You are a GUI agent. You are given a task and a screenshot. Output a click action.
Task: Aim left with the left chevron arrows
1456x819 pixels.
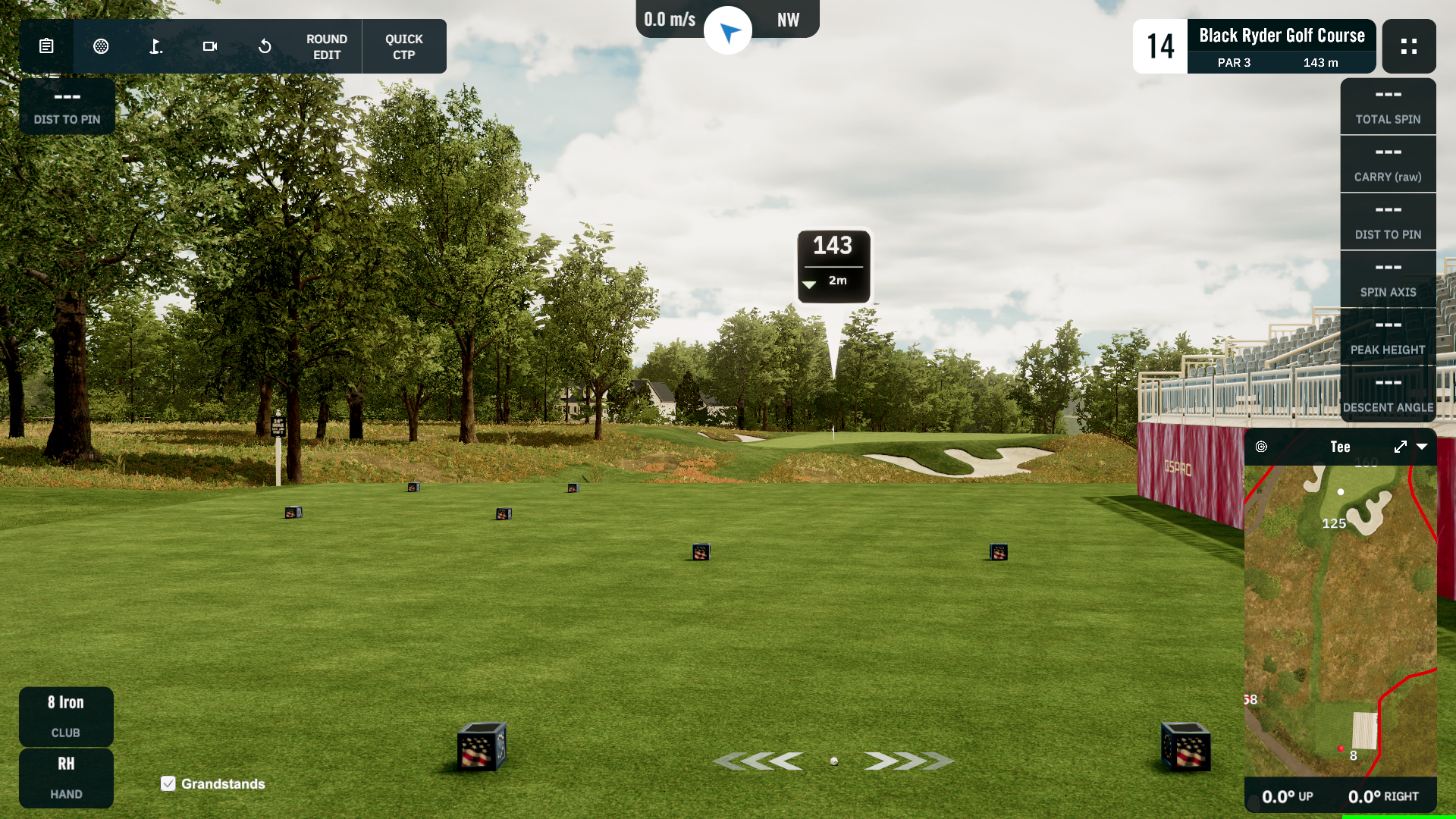758,761
